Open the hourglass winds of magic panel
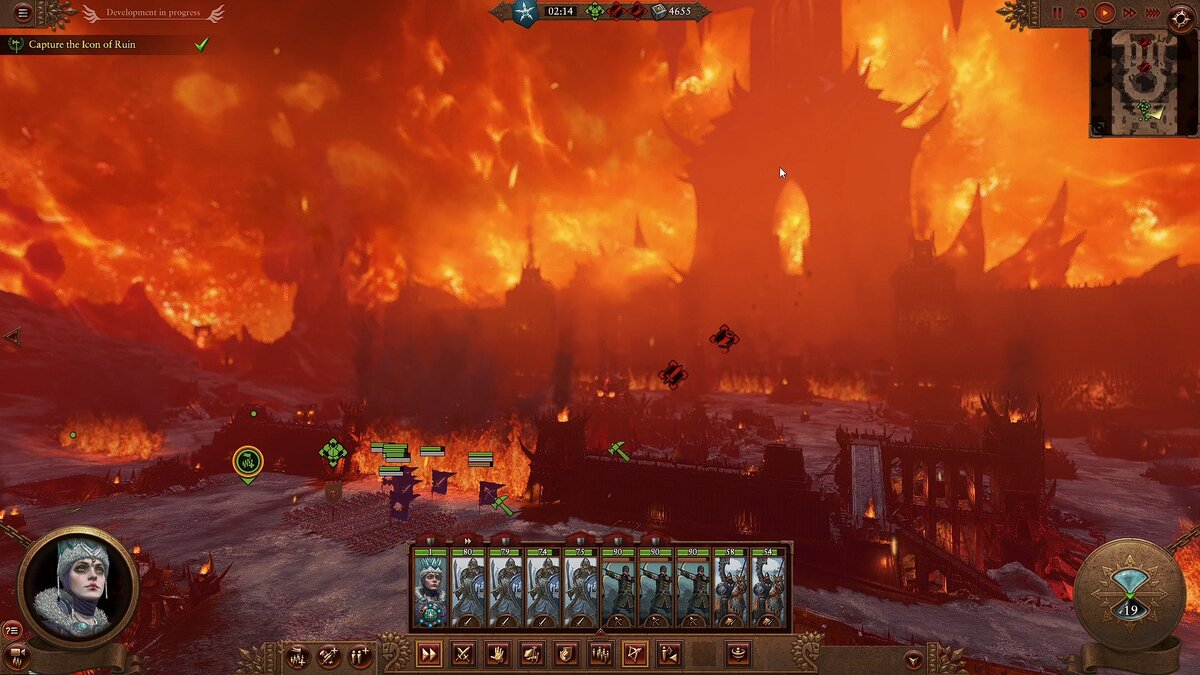 (1130, 597)
